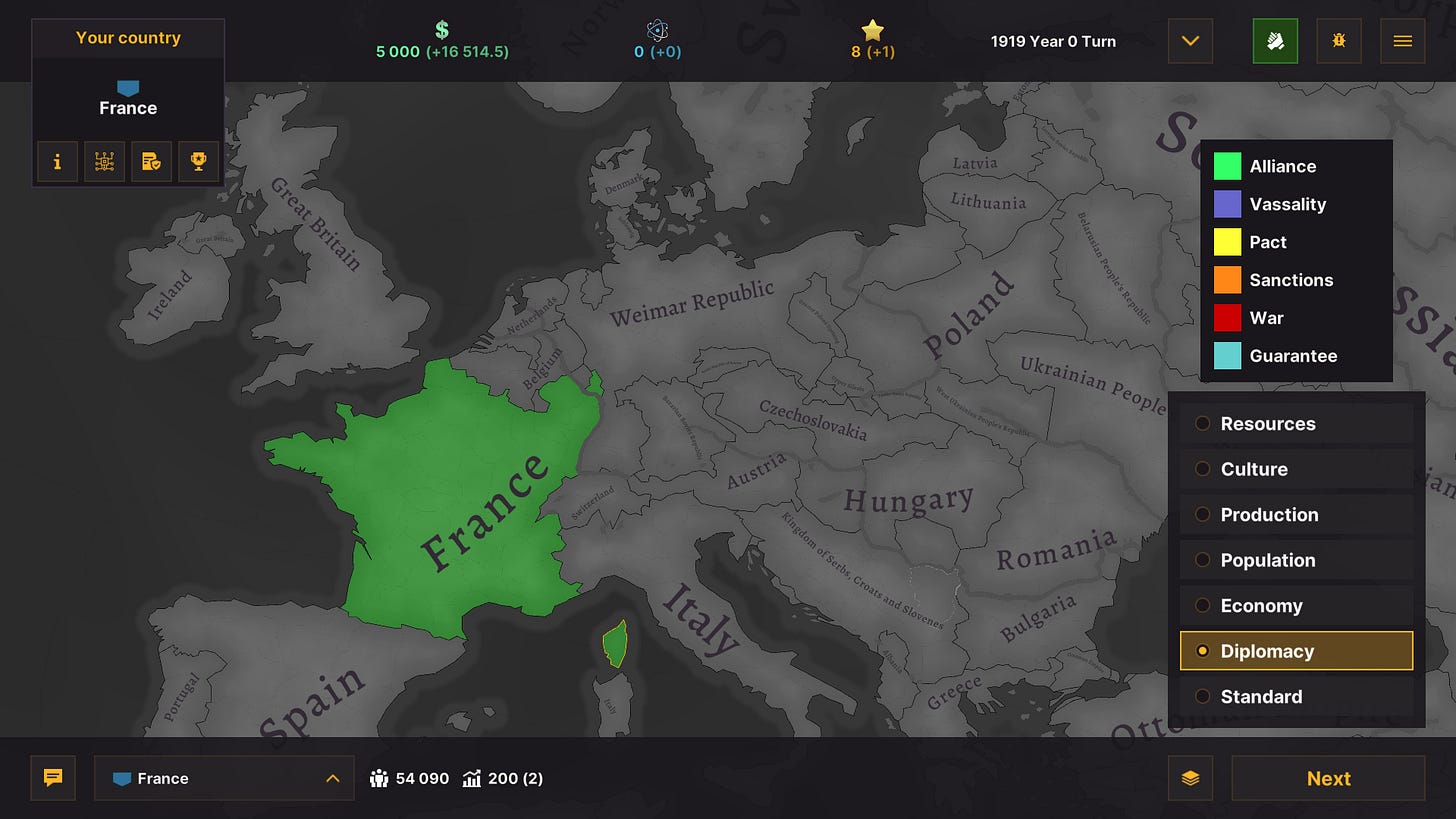Viewport: 1456px width, 819px height.
Task: Click the green handshake diplomacy icon
Action: pyautogui.click(x=1275, y=41)
